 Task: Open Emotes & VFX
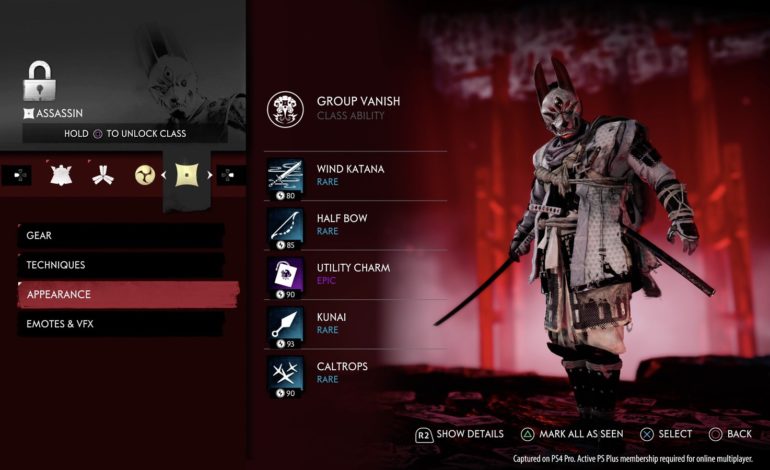(x=120, y=324)
